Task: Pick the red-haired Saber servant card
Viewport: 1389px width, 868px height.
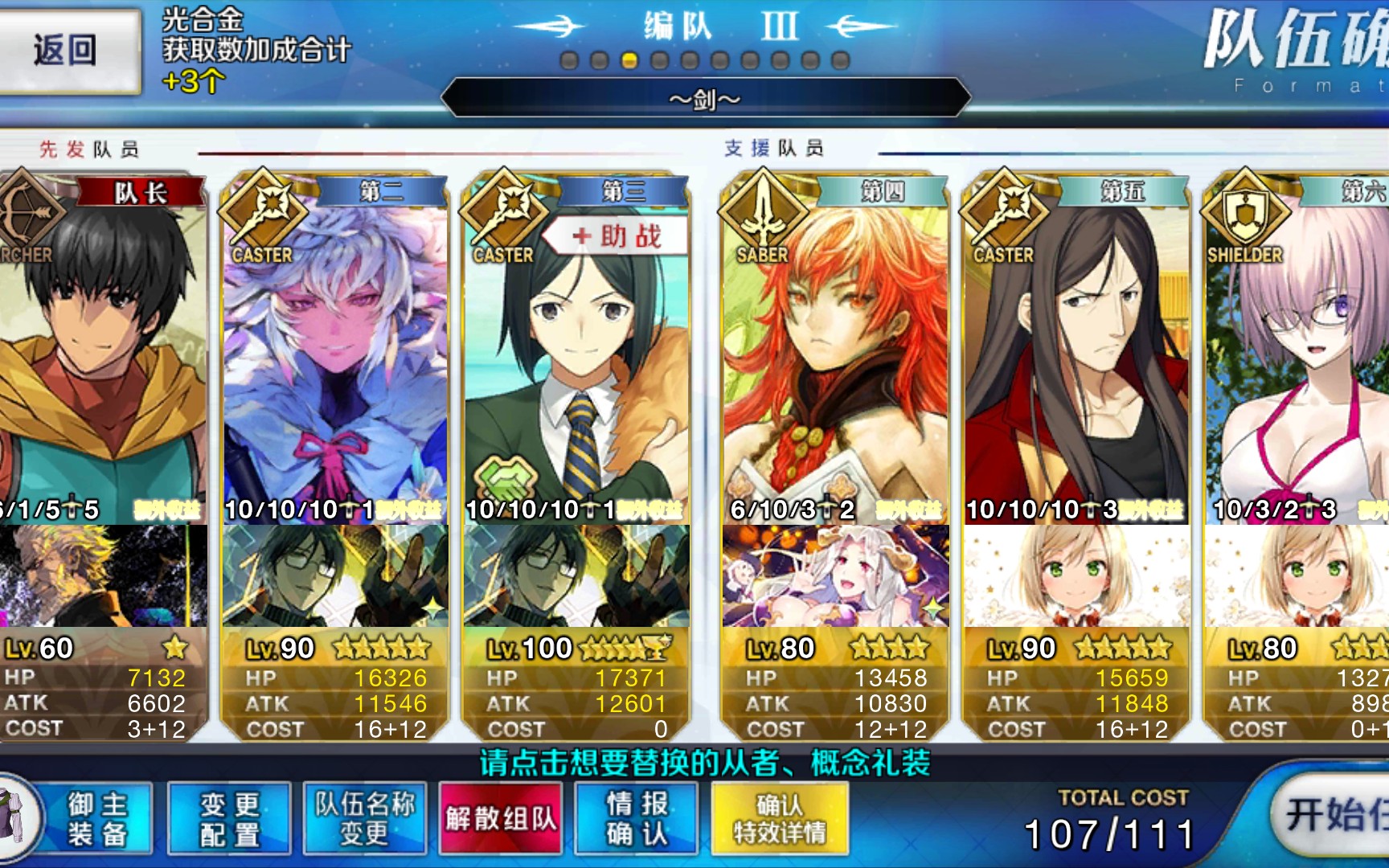Action: click(834, 354)
